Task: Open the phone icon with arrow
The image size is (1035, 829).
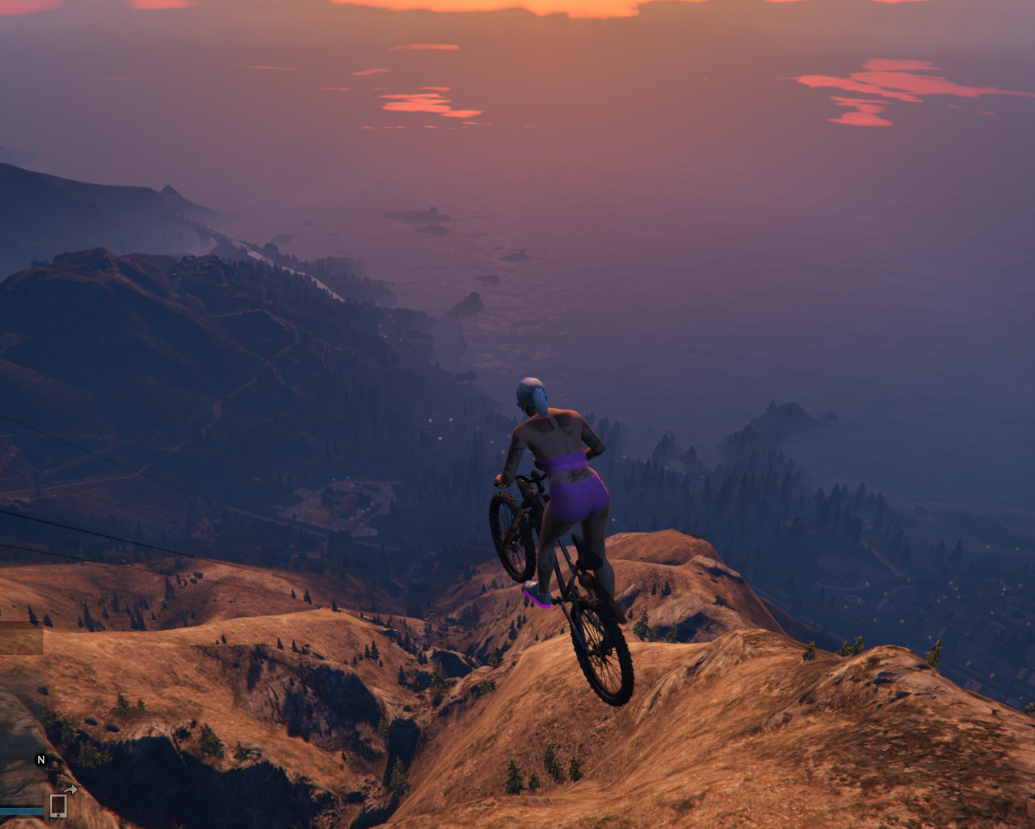Action: click(59, 804)
